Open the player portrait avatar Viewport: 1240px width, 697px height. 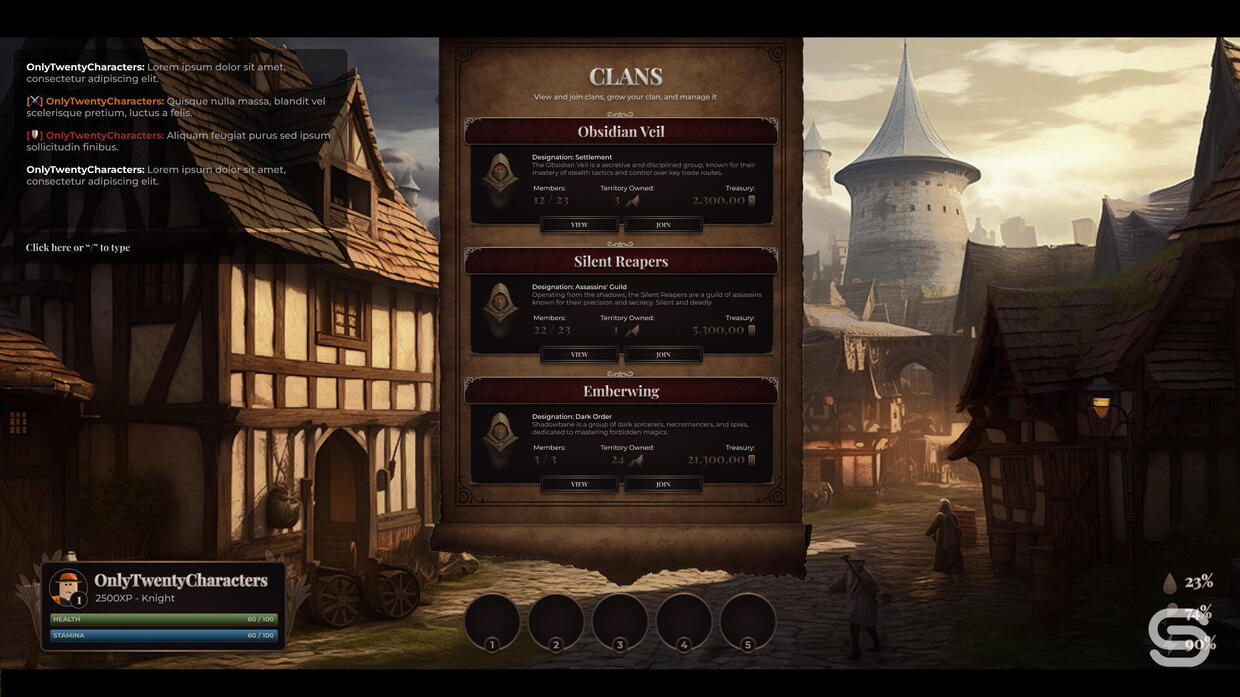coord(69,588)
